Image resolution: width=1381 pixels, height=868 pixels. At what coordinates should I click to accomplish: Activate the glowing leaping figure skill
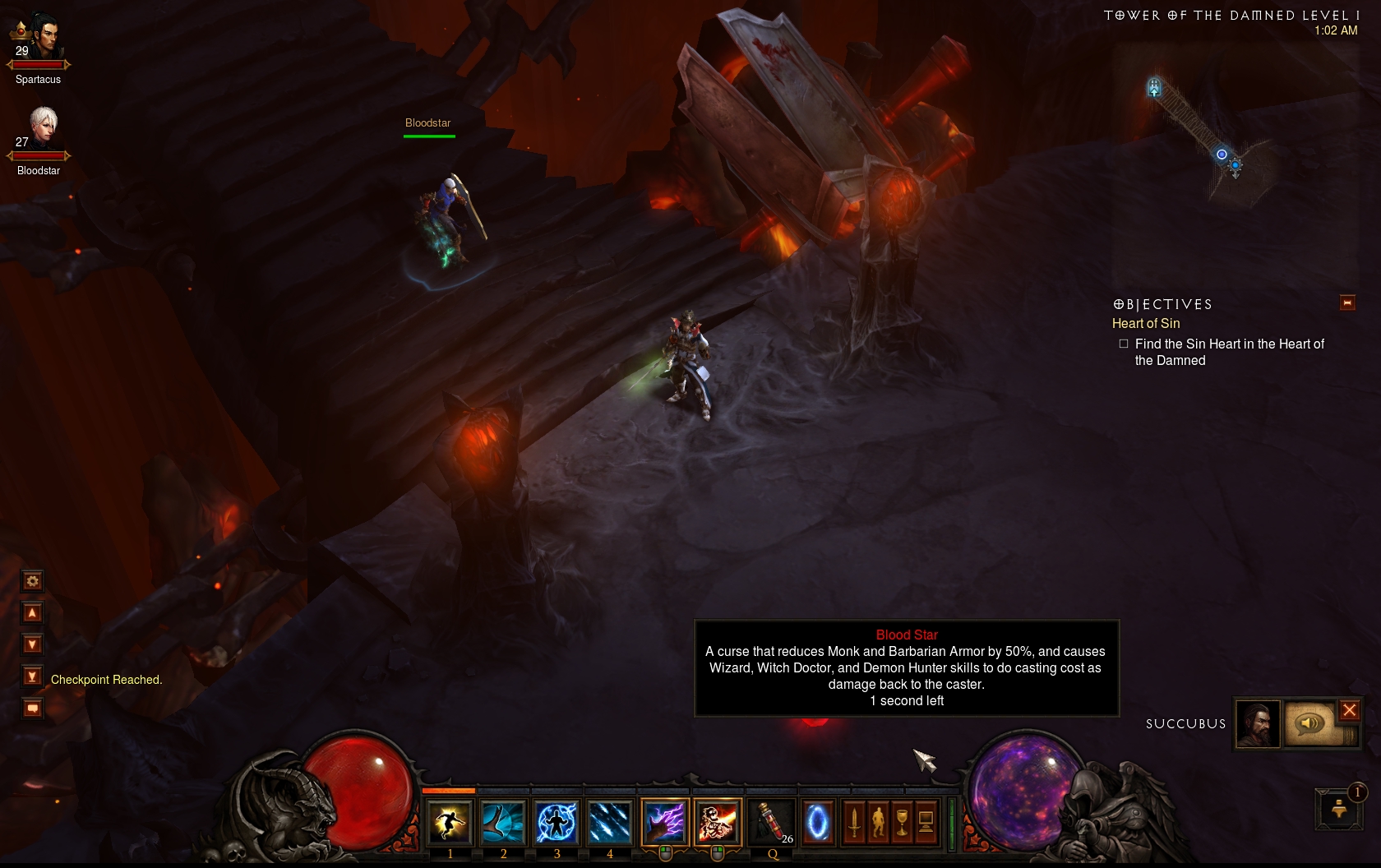[450, 822]
